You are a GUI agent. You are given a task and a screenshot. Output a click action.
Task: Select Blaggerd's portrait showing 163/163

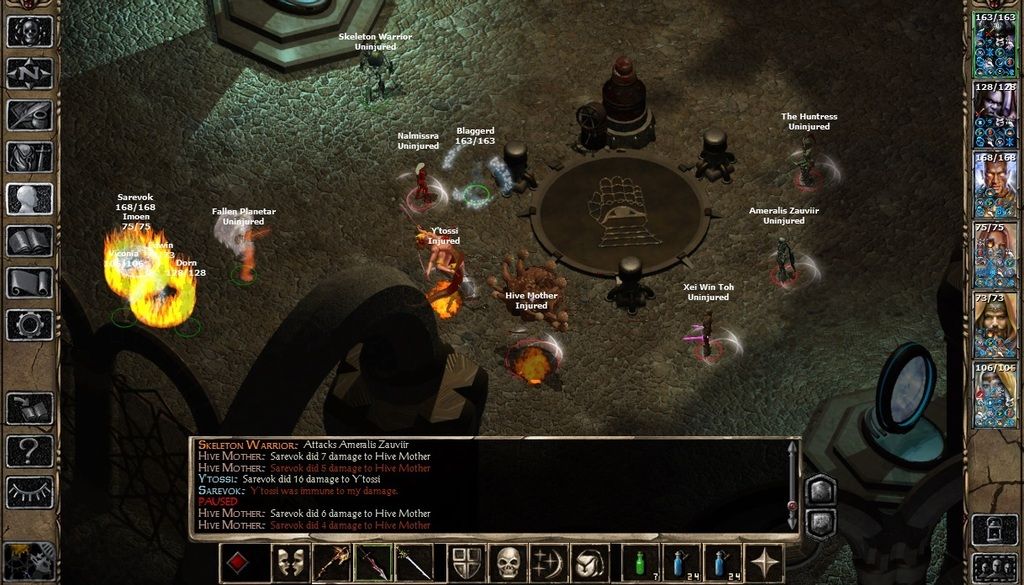(994, 46)
